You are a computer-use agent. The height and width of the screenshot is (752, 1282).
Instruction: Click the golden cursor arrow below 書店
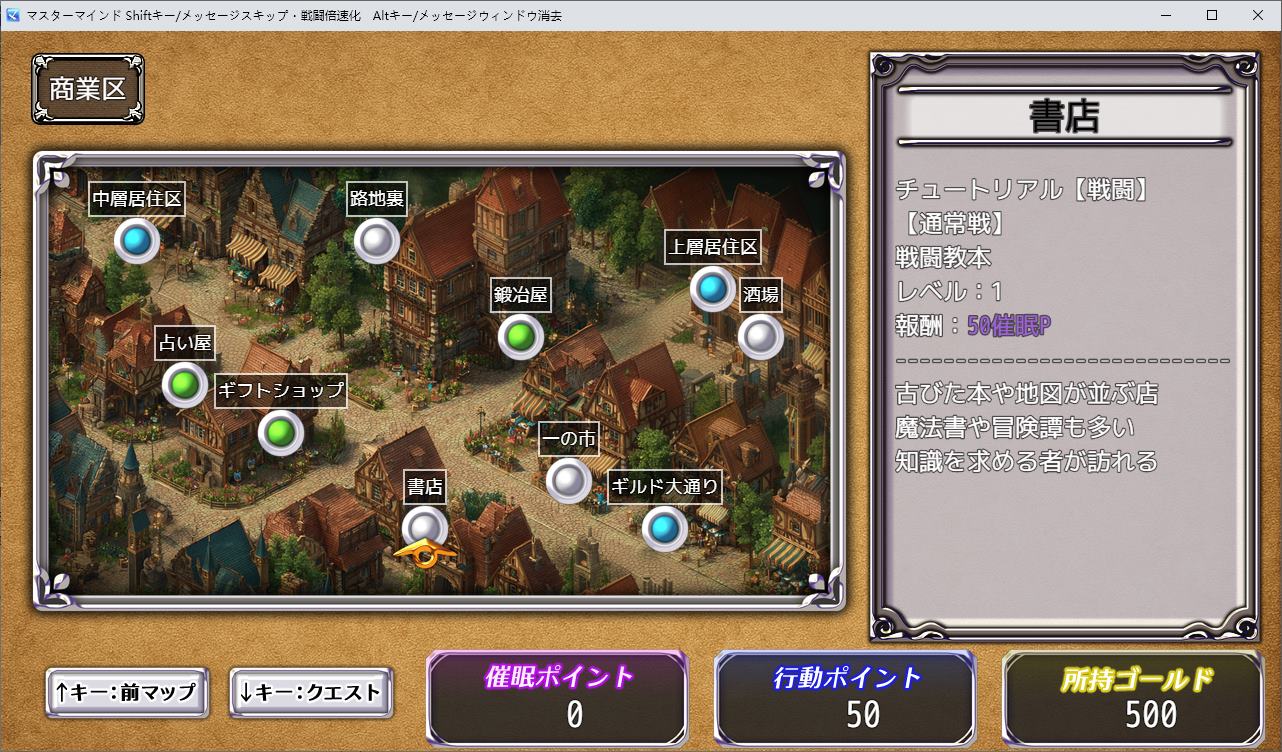pyautogui.click(x=425, y=551)
